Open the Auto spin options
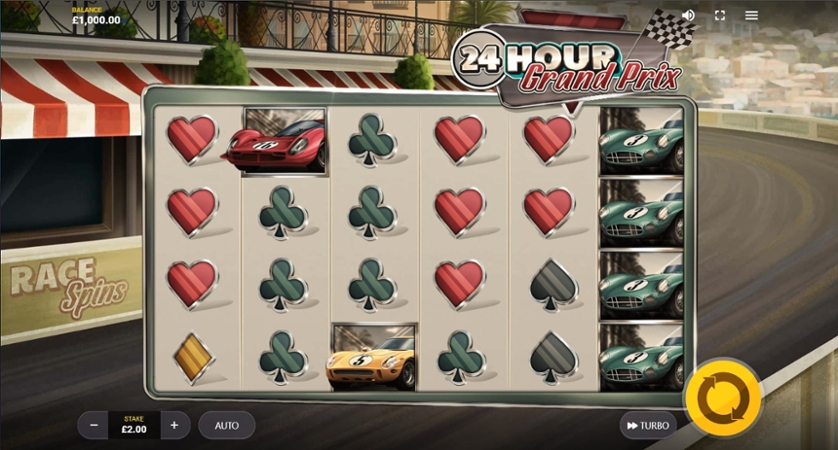 coord(227,425)
